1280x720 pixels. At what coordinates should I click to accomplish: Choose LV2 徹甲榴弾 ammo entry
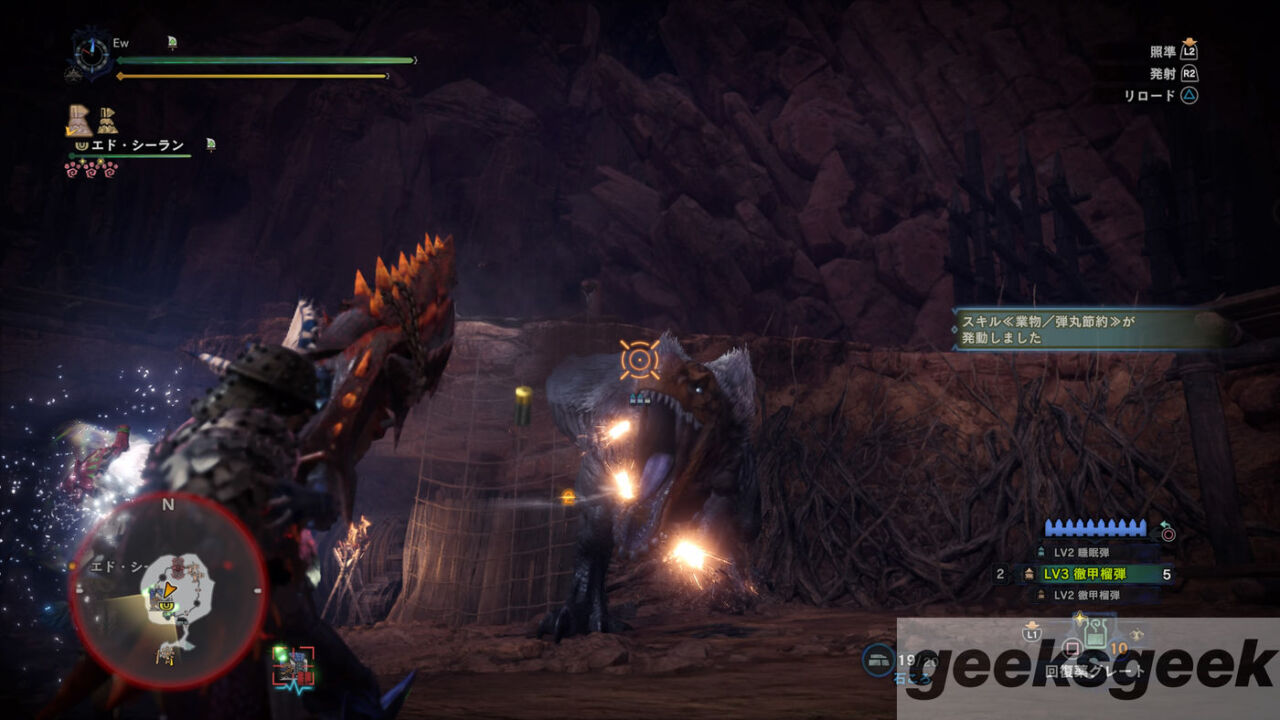(1085, 595)
